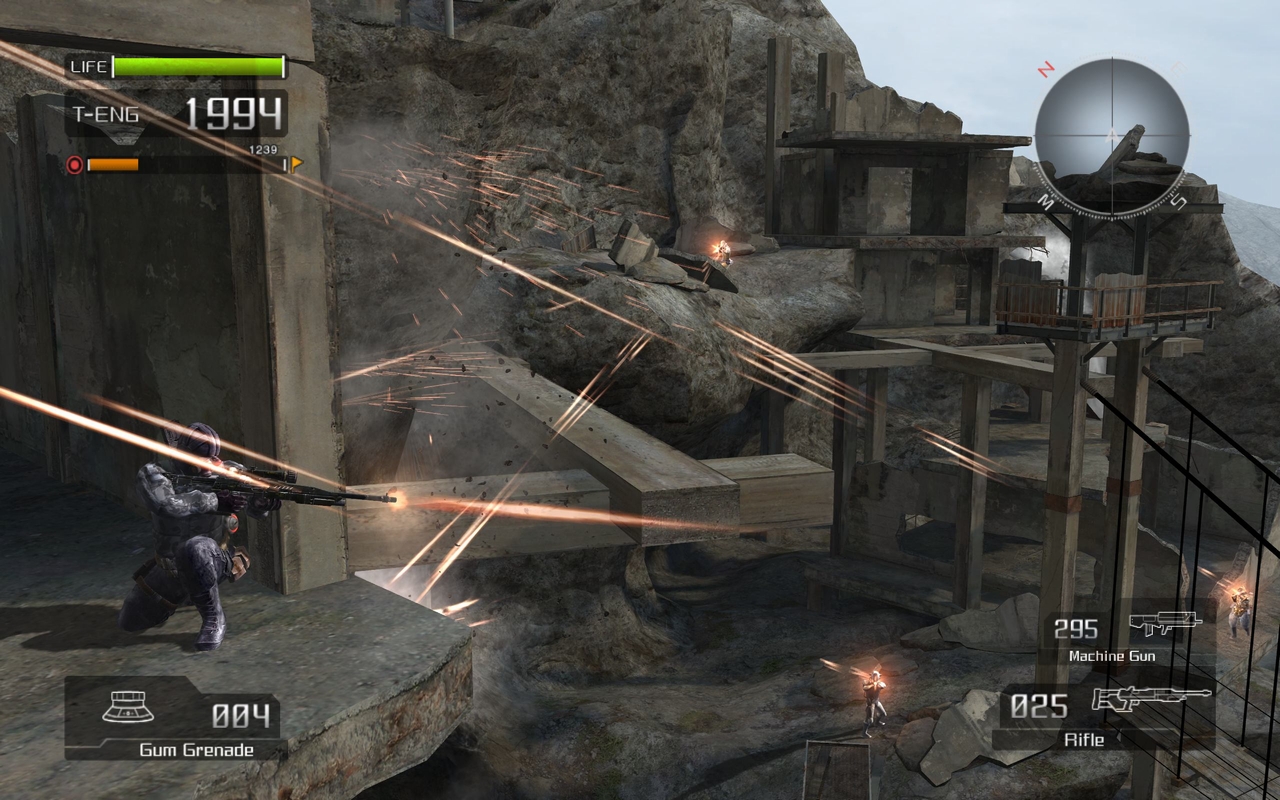Click the circular compass radar

click(x=1111, y=131)
